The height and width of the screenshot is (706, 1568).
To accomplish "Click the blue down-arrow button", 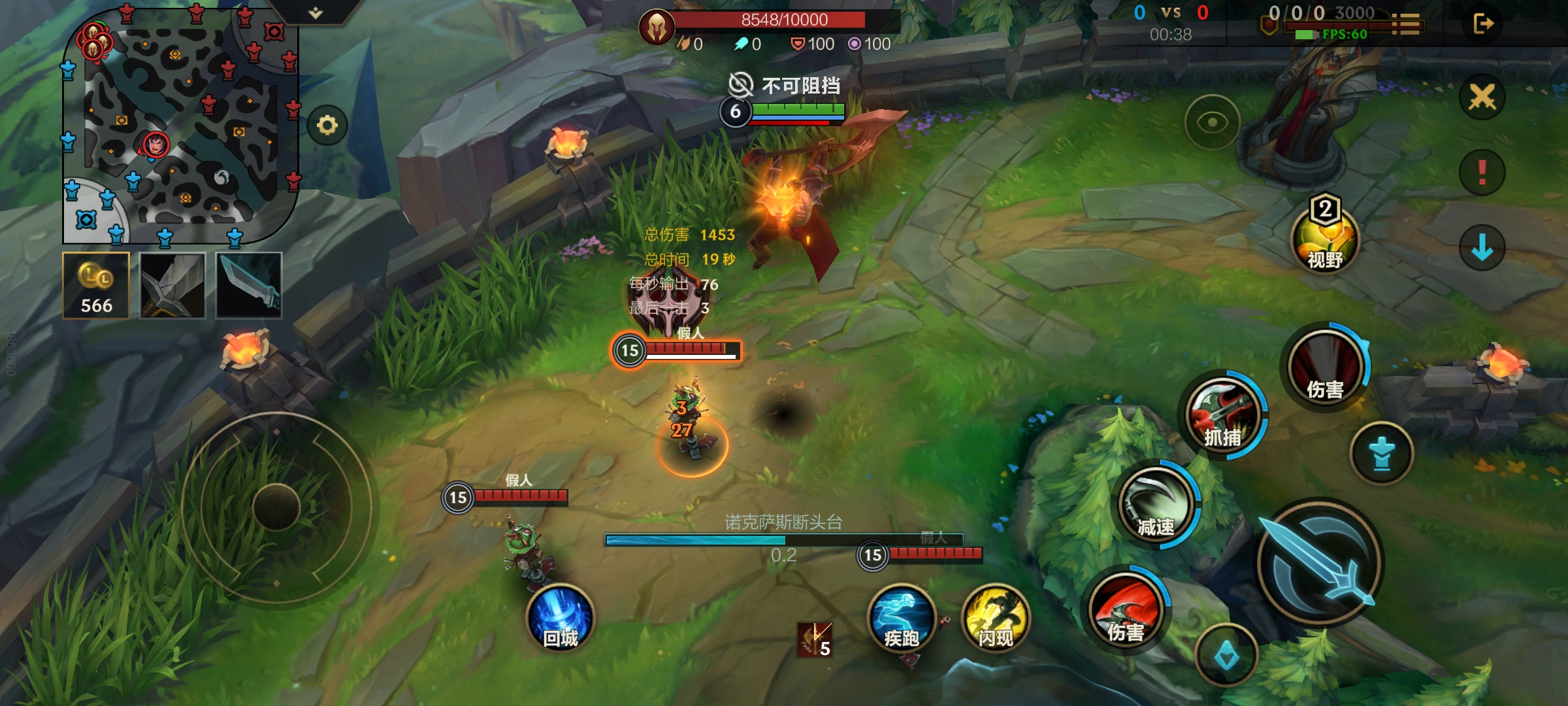I will point(1482,248).
